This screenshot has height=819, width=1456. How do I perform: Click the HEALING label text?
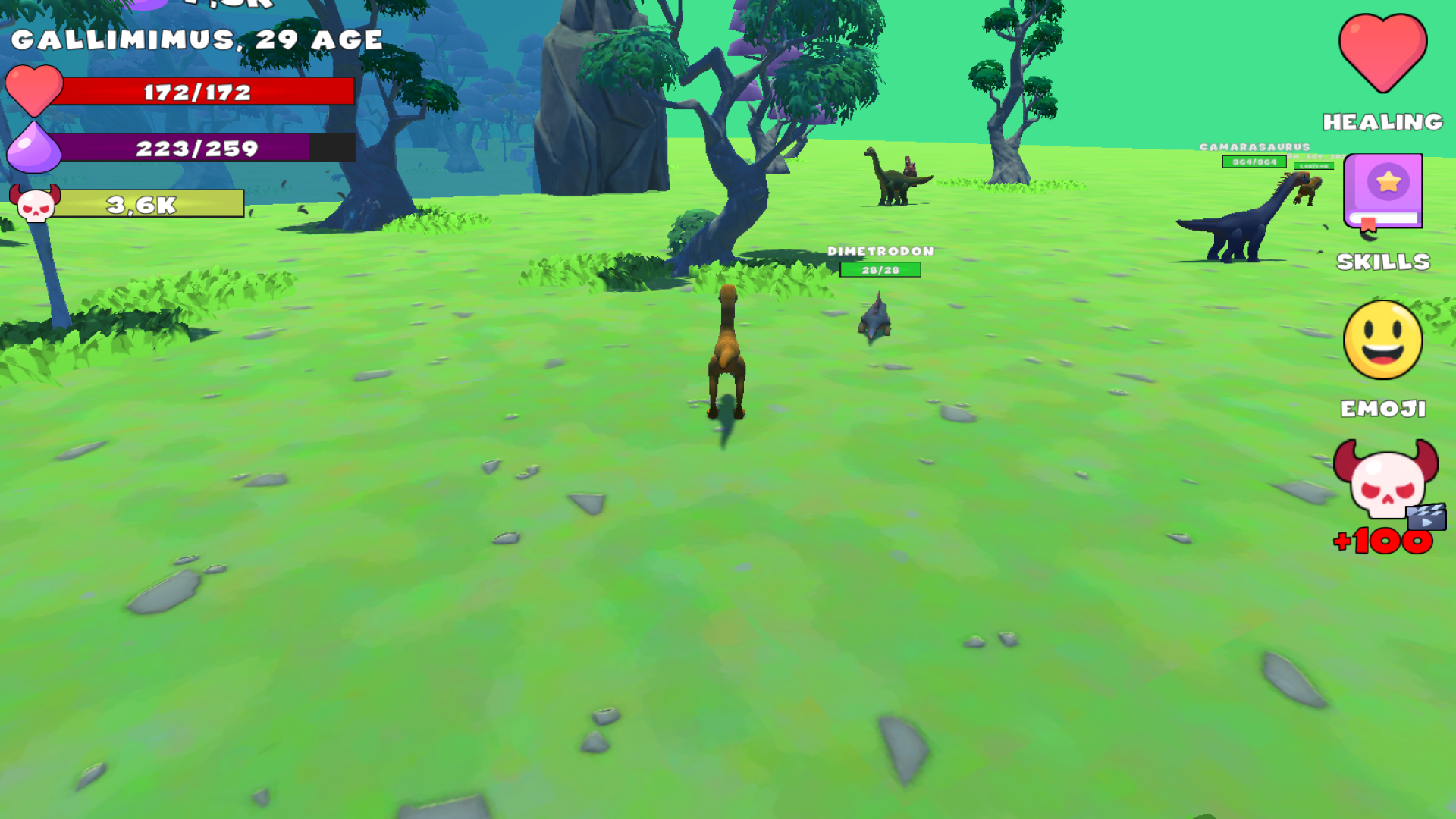[1382, 120]
